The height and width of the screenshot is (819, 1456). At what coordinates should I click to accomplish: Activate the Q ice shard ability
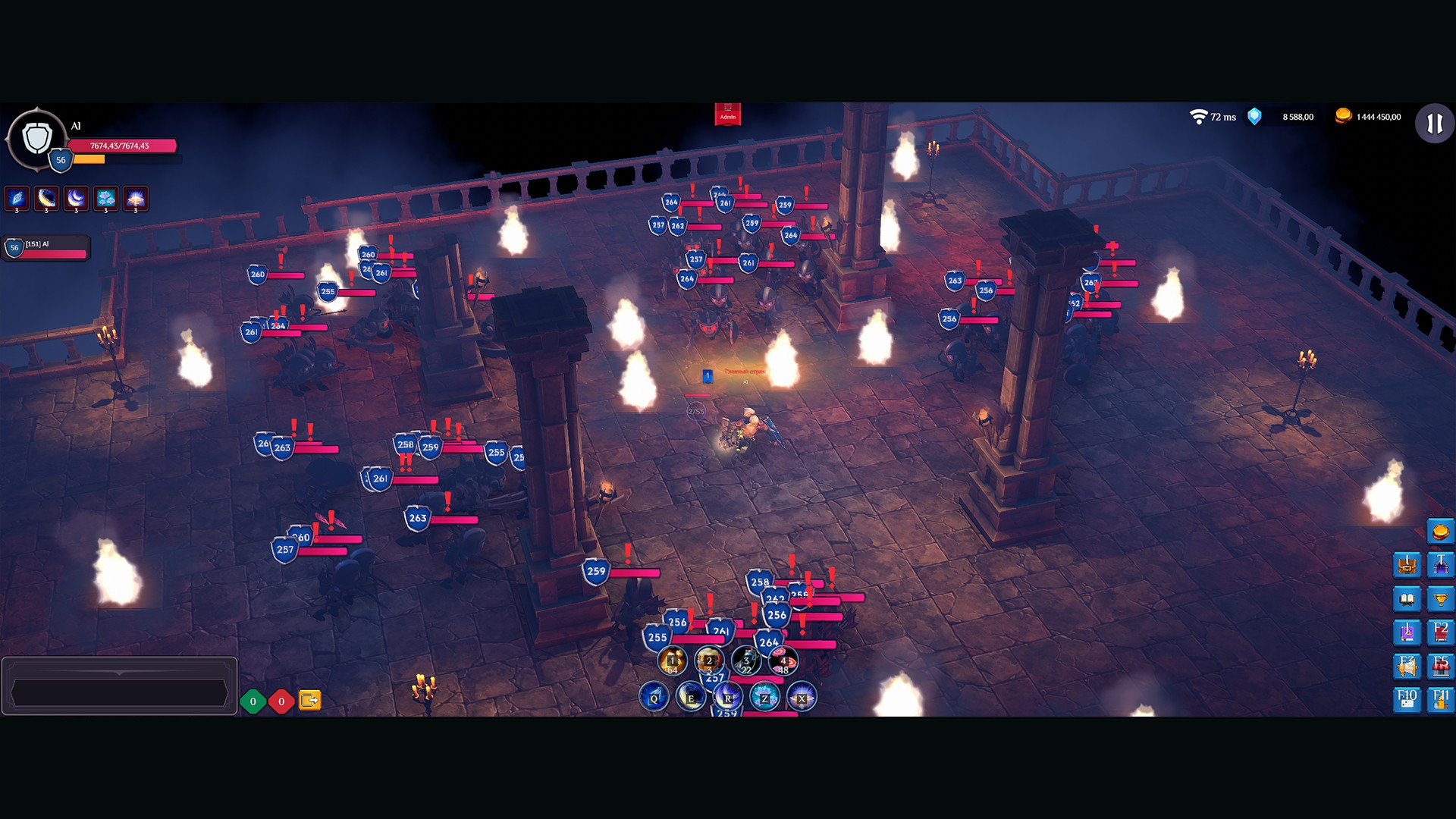click(654, 697)
